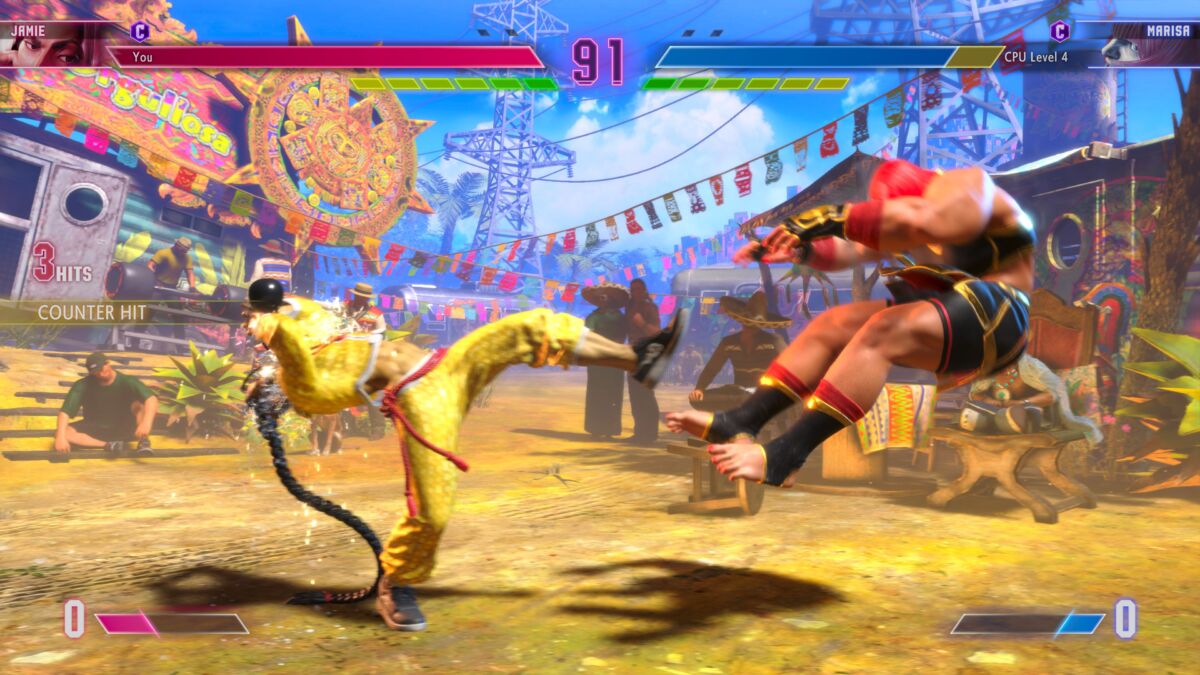Select the control type badge beside Marisa's name
This screenshot has width=1200, height=675.
point(1059,31)
